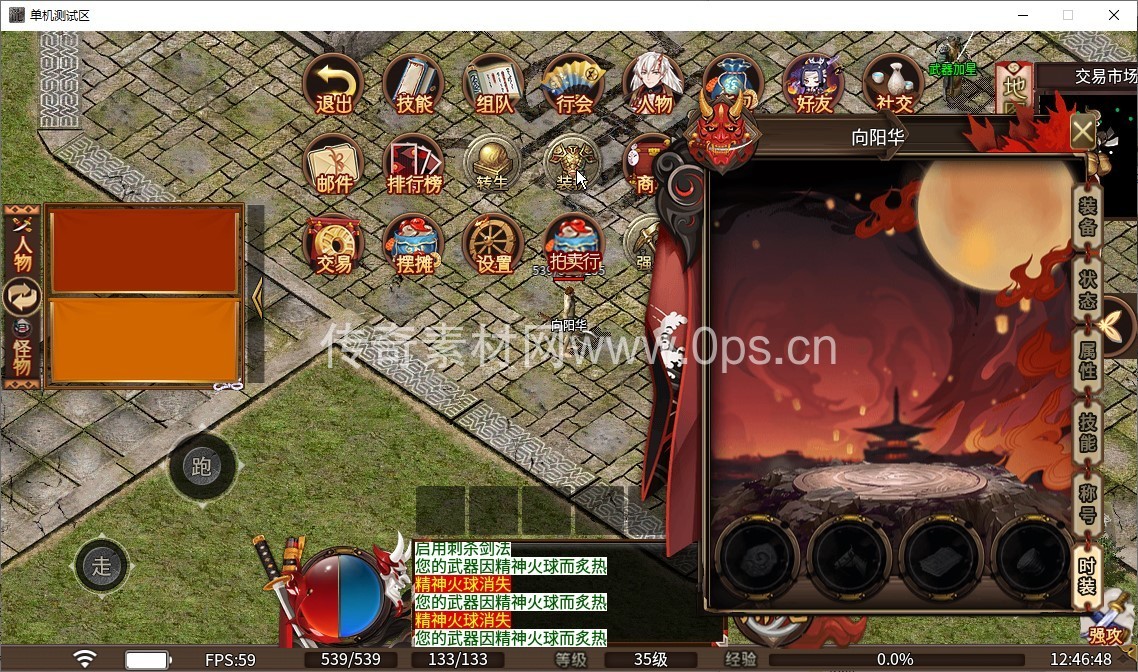Open the 技能 skills menu icon
The height and width of the screenshot is (672, 1138).
414,83
